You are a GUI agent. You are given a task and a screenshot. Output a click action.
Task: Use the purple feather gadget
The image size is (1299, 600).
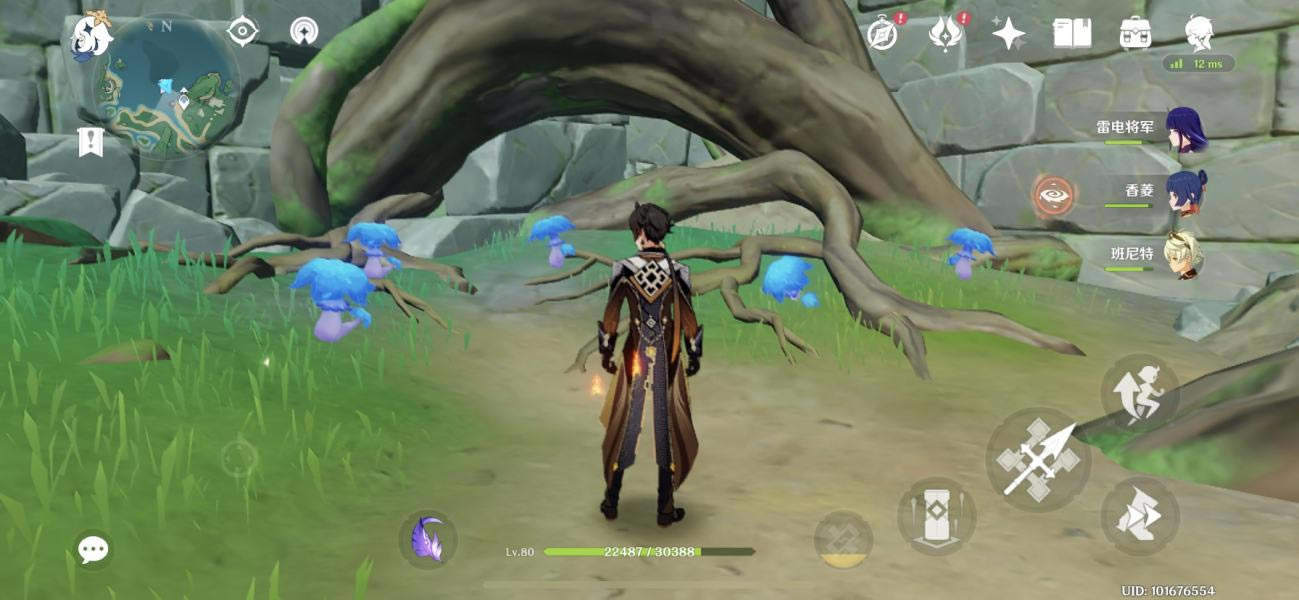428,540
